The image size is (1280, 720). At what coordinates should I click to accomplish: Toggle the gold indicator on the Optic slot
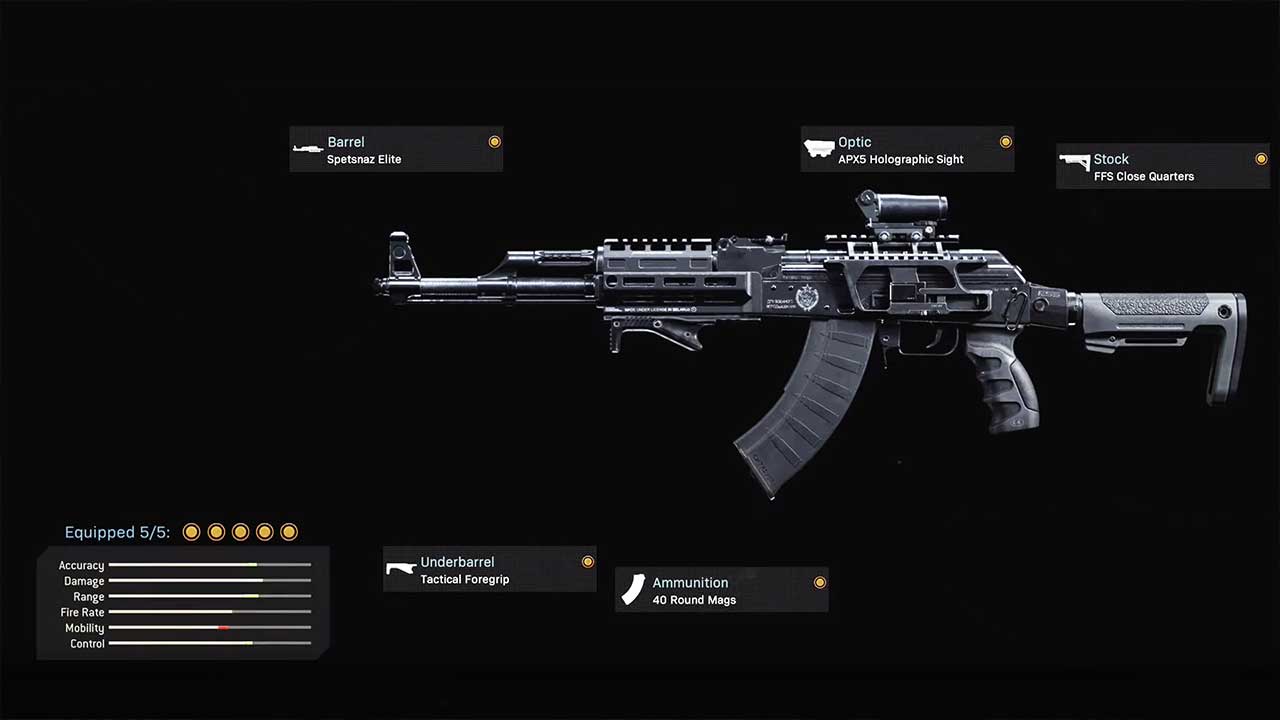(1005, 141)
